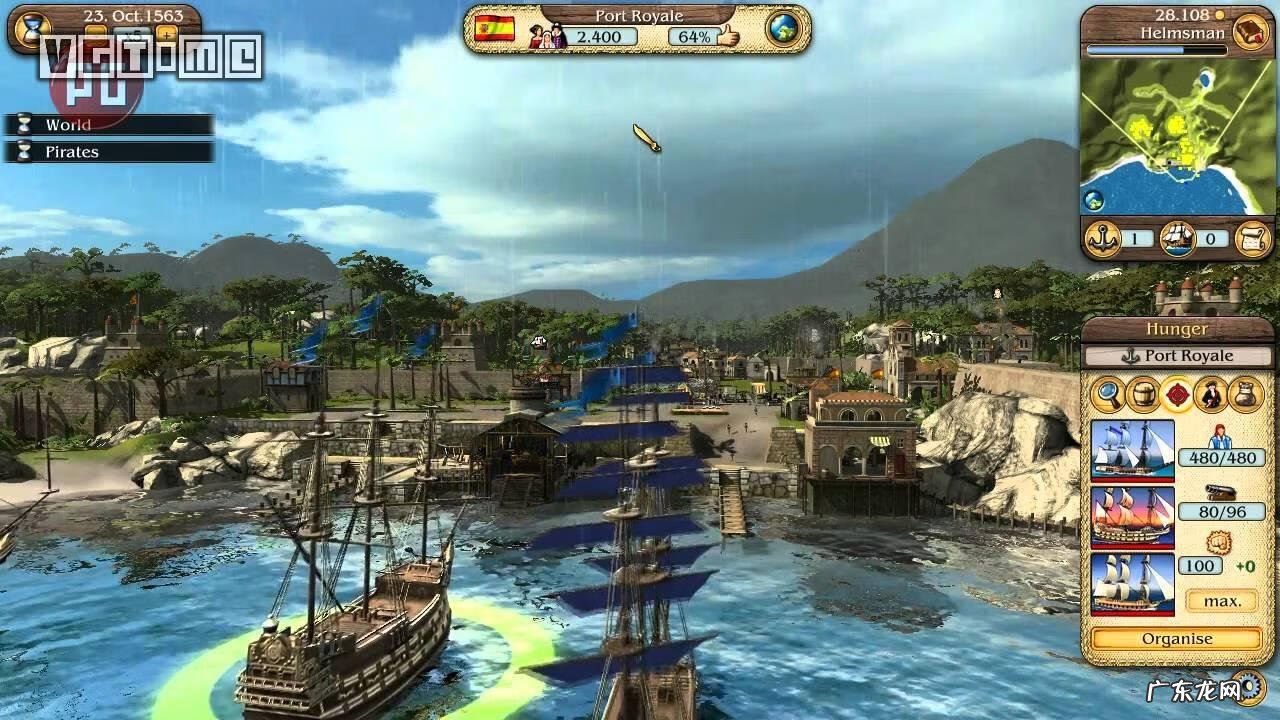The image size is (1280, 720).
Task: Open the captain portrait tab
Action: [1211, 394]
